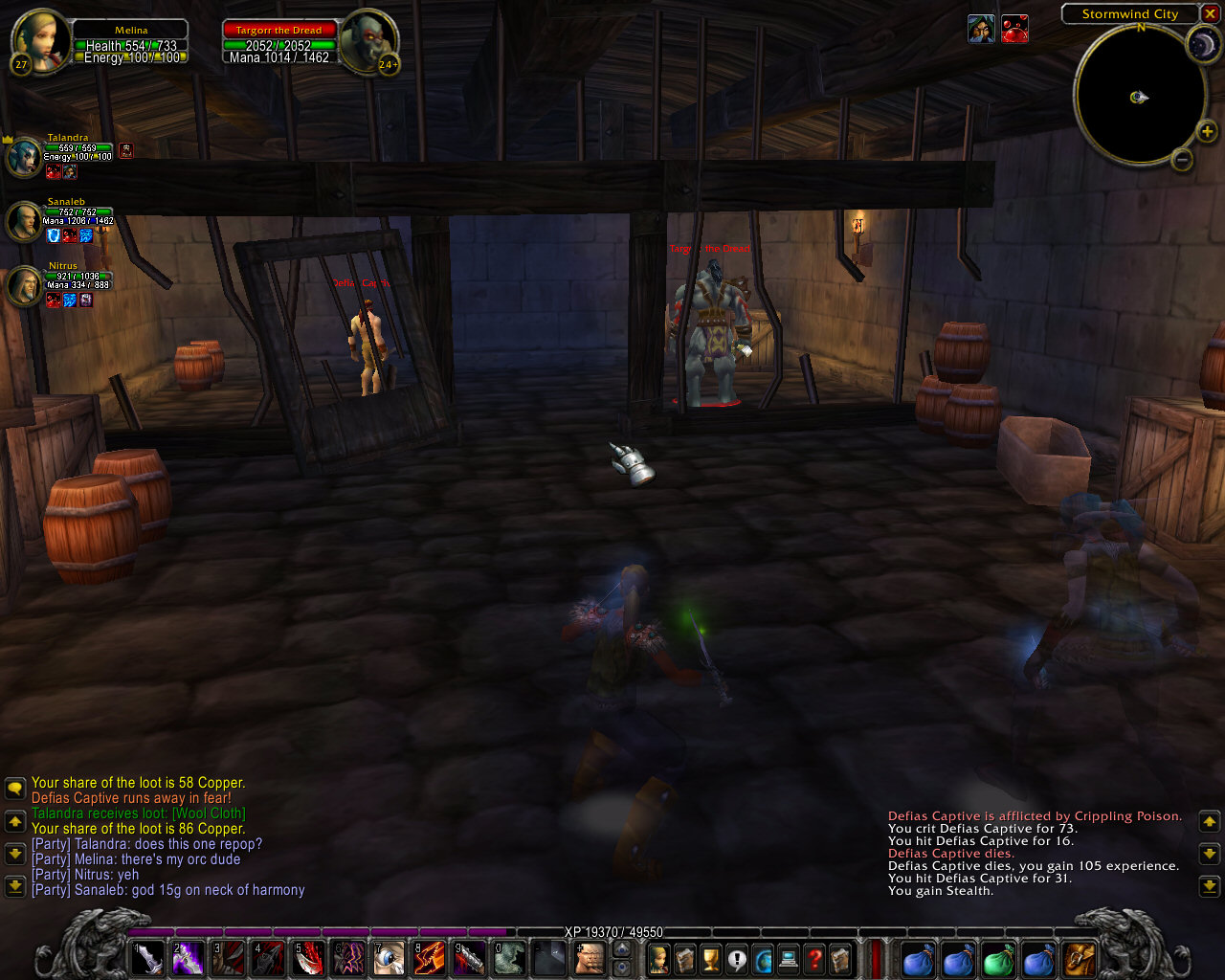Screen dimensions: 1225x980
Task: Click the moon time-of-day indicator
Action: [x=1201, y=43]
